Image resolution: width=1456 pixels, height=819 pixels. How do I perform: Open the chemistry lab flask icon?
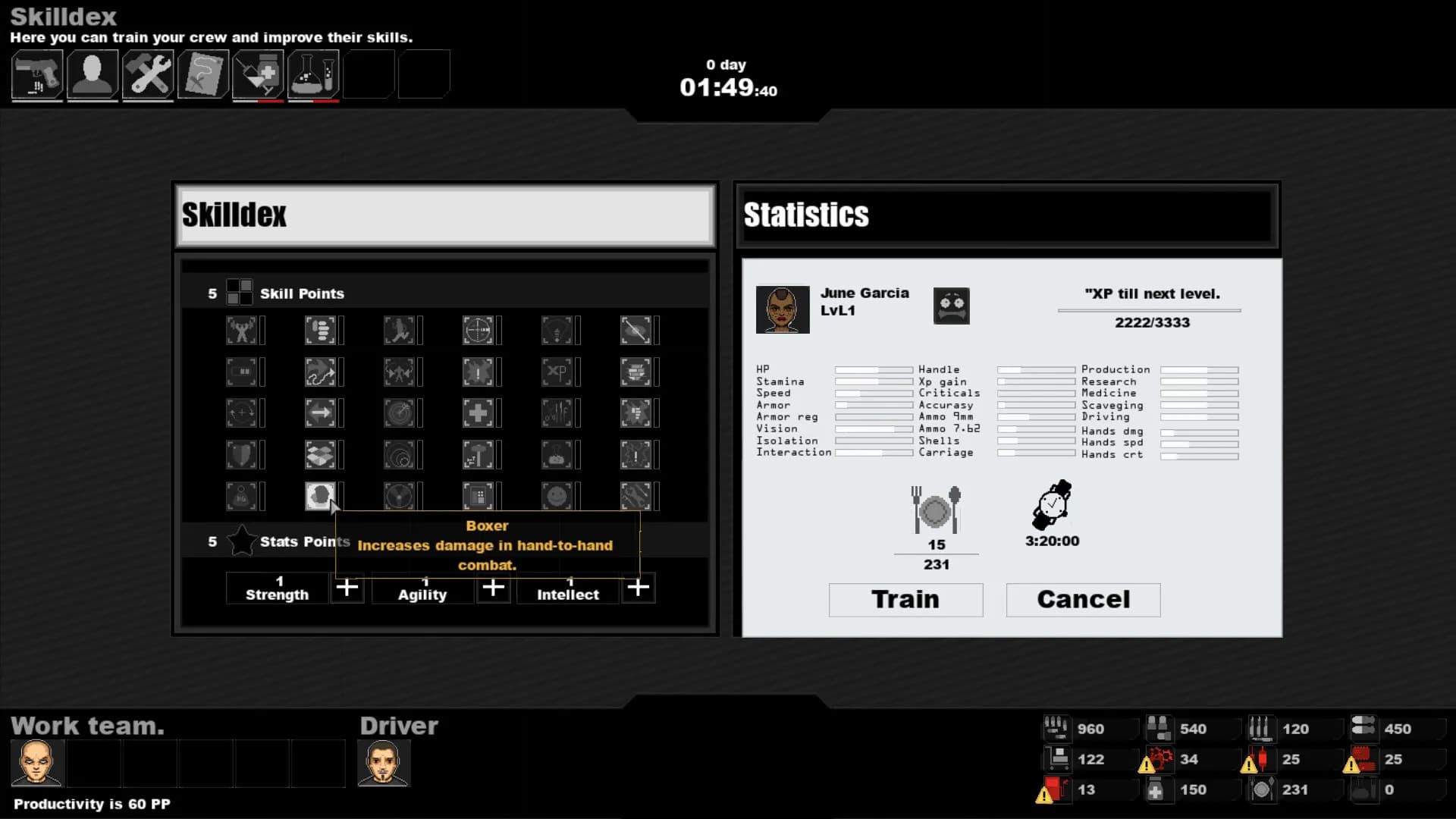(x=313, y=74)
